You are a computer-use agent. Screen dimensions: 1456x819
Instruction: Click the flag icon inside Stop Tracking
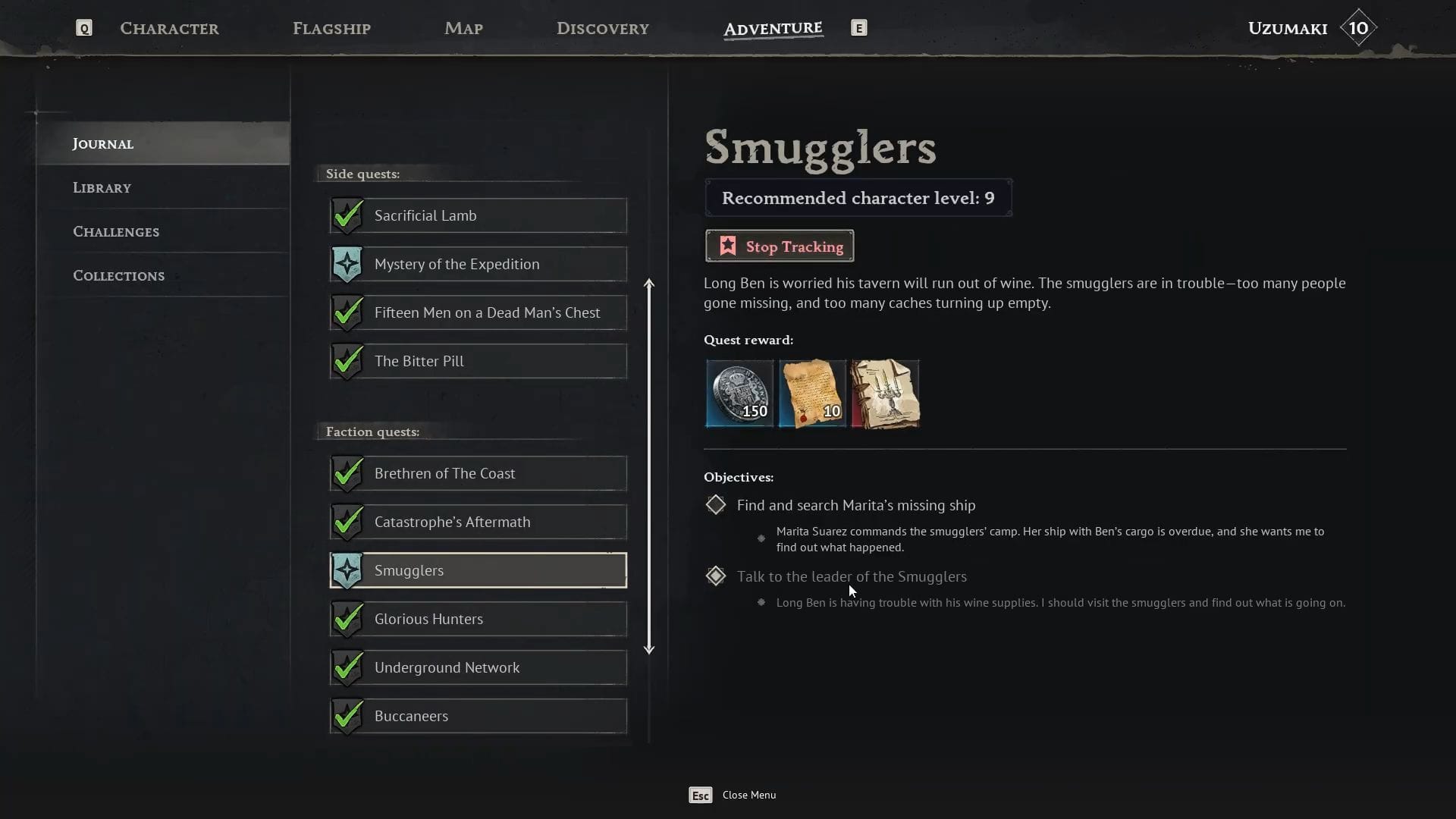click(x=727, y=246)
